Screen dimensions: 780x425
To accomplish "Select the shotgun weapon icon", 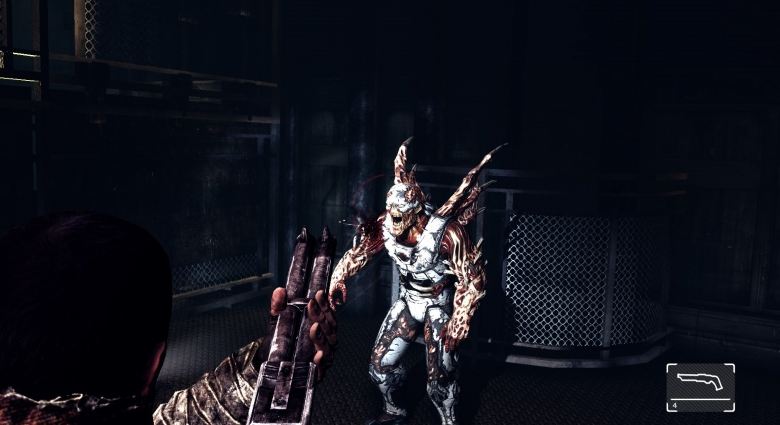I will coord(700,384).
